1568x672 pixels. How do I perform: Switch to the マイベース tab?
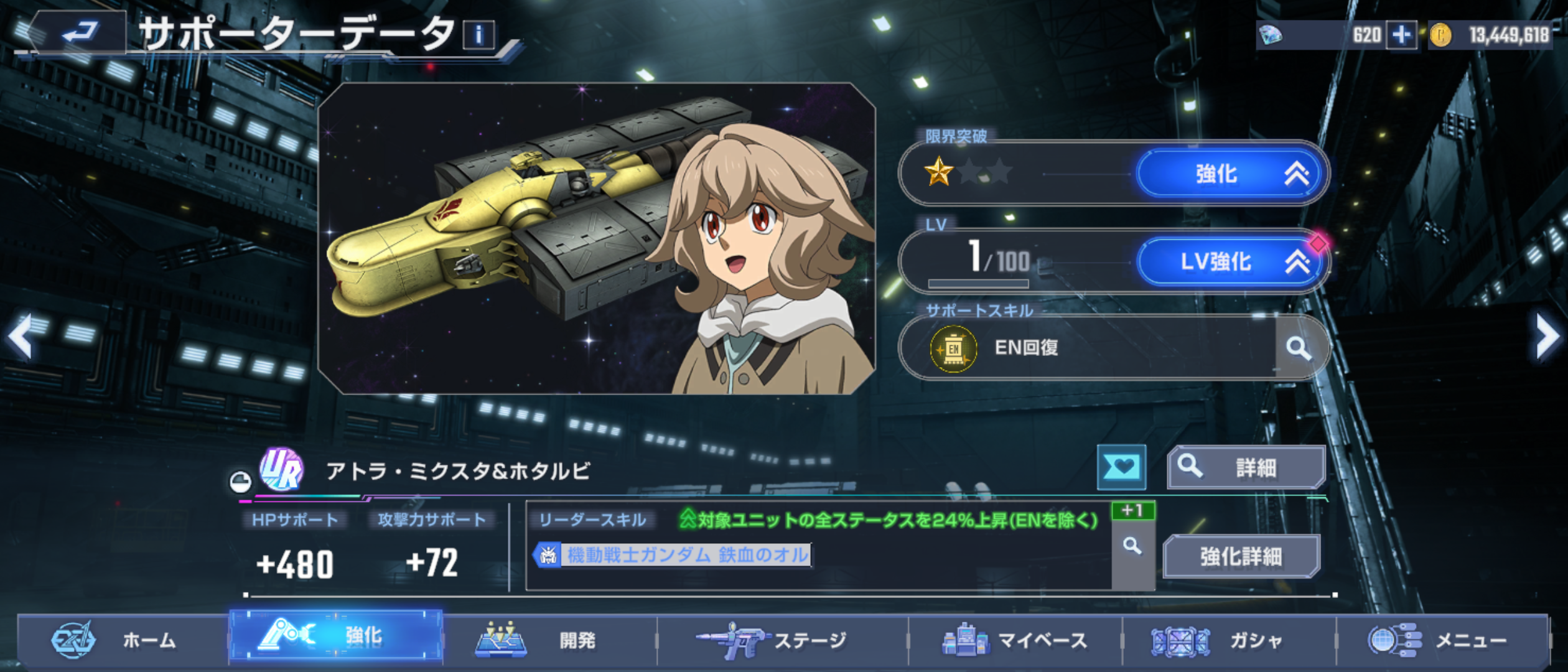1015,640
